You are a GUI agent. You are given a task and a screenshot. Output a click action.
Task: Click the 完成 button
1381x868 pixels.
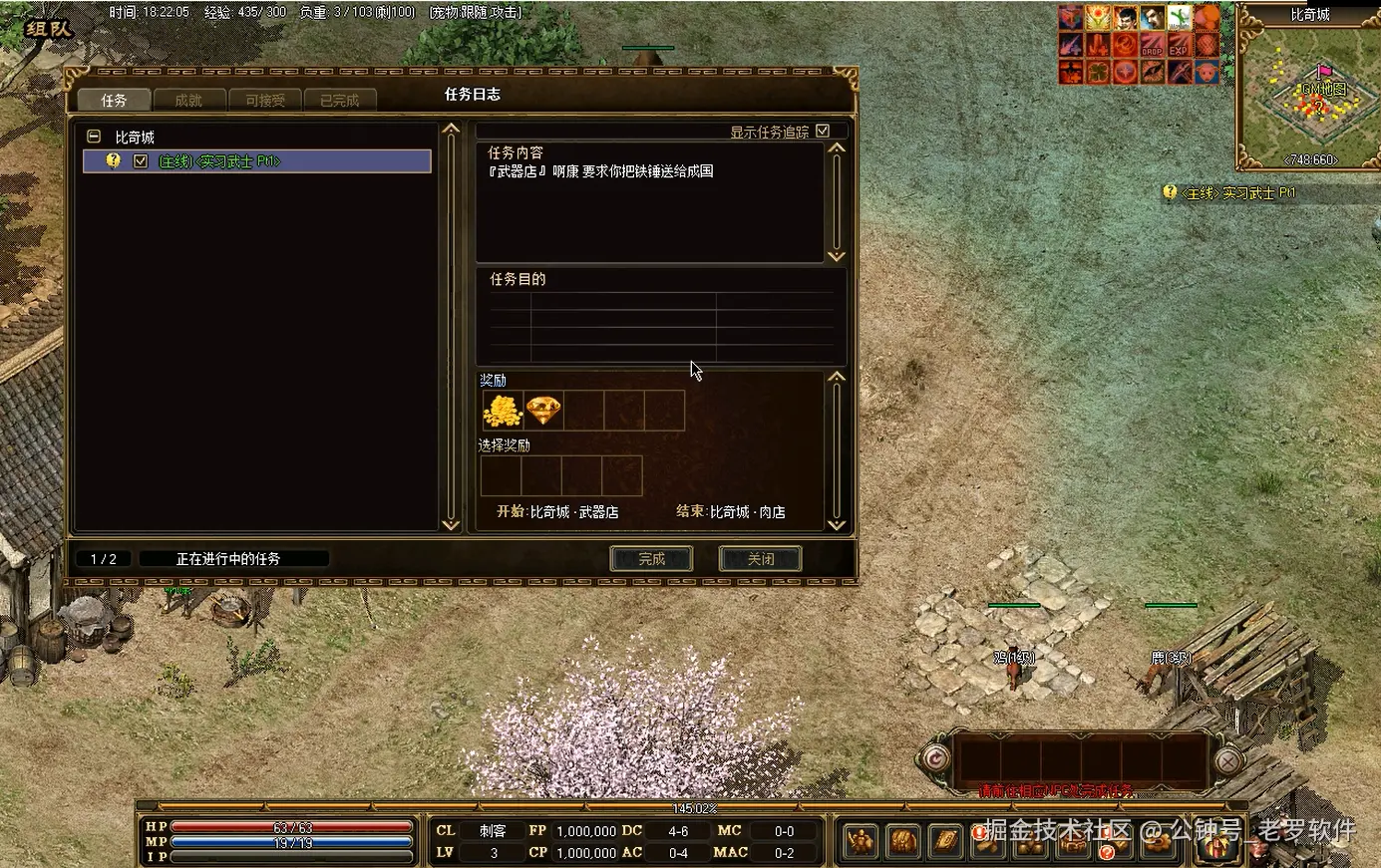coord(651,559)
